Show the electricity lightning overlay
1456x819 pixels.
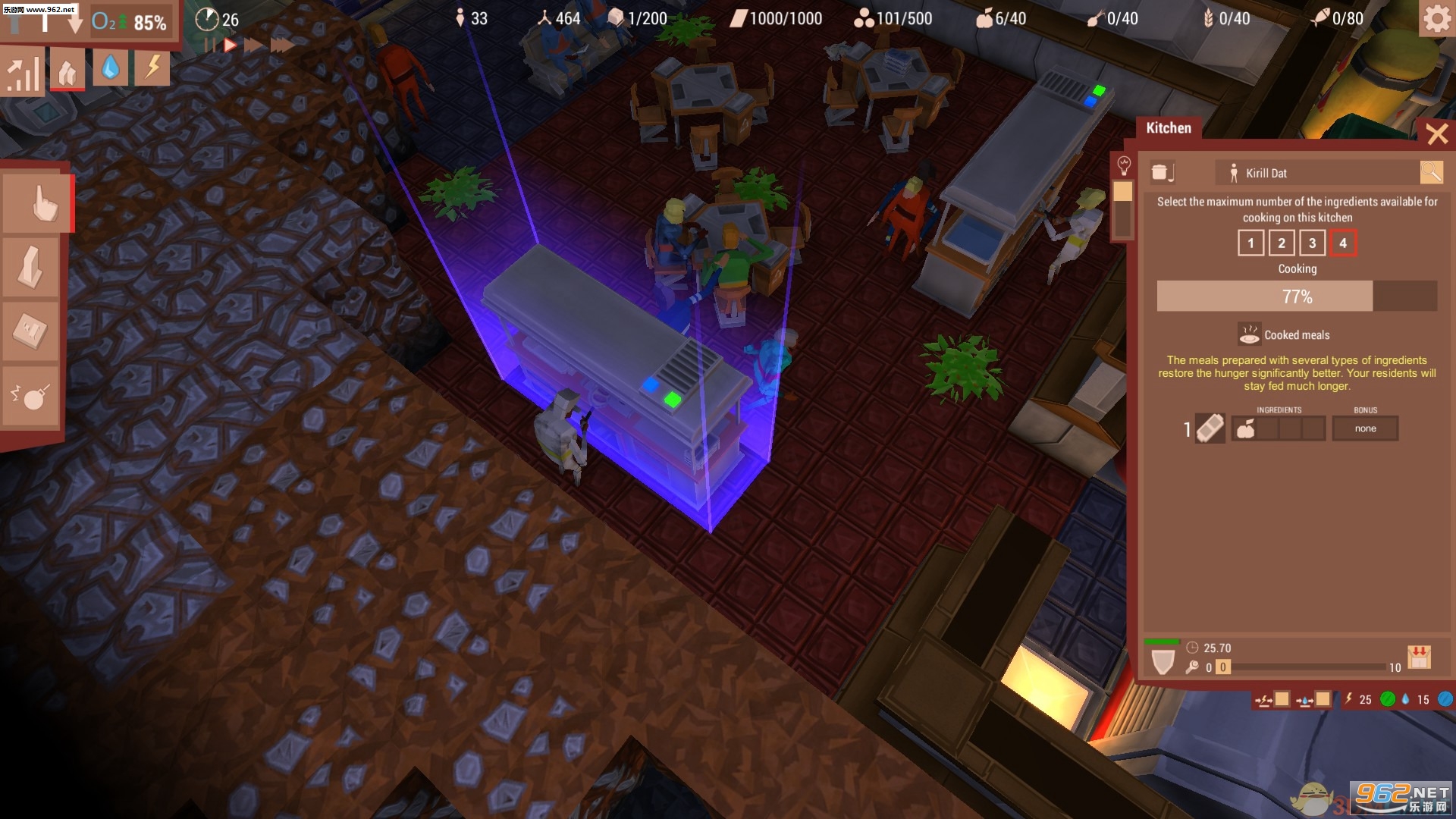(152, 69)
